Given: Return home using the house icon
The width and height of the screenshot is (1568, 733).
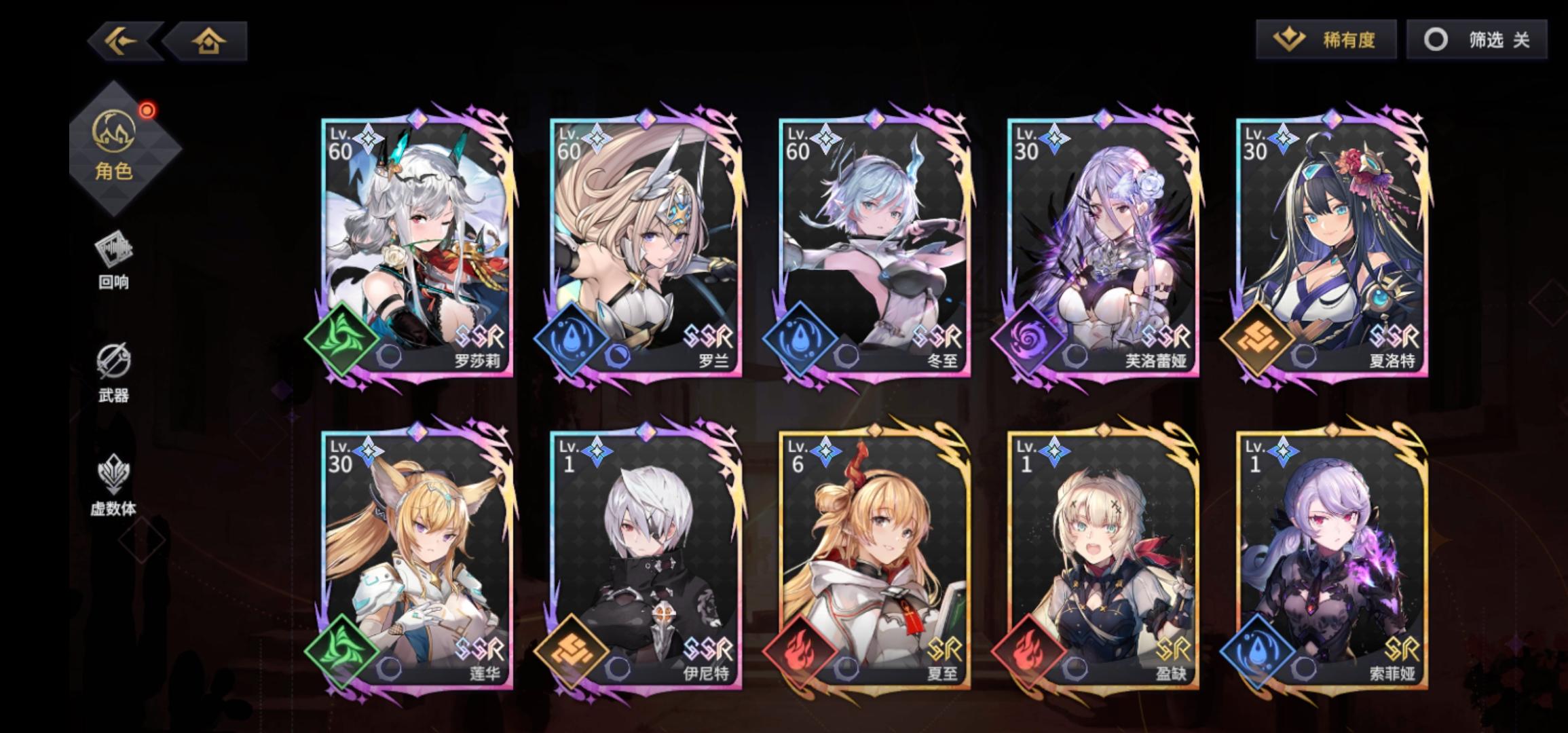Looking at the screenshot, I should click(208, 41).
